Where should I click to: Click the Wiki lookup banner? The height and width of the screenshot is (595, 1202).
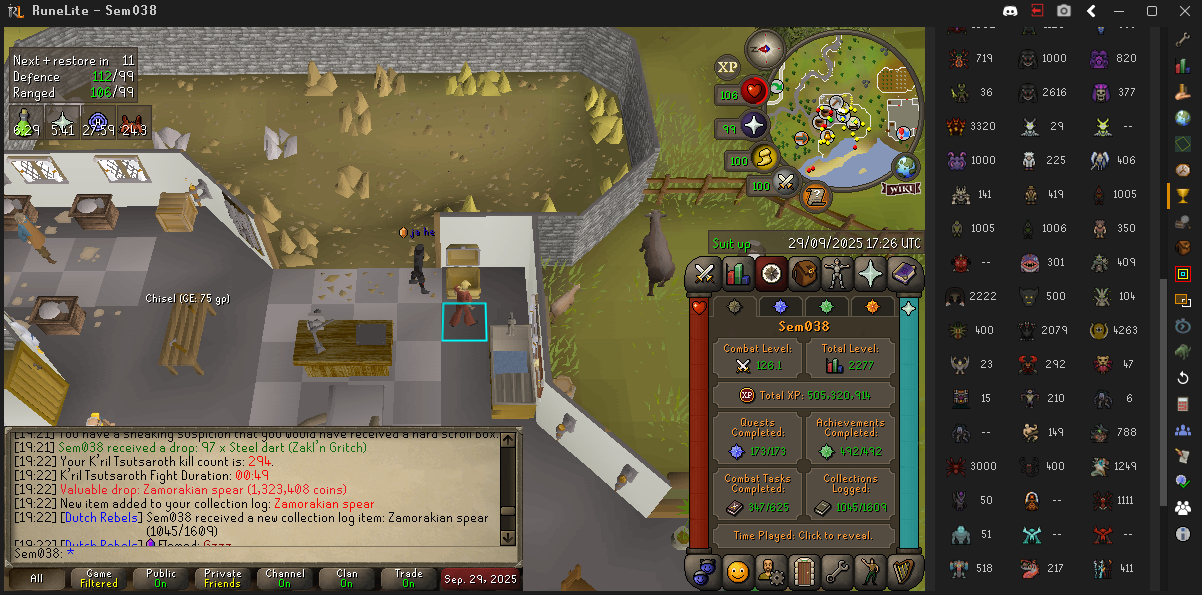pyautogui.click(x=901, y=188)
